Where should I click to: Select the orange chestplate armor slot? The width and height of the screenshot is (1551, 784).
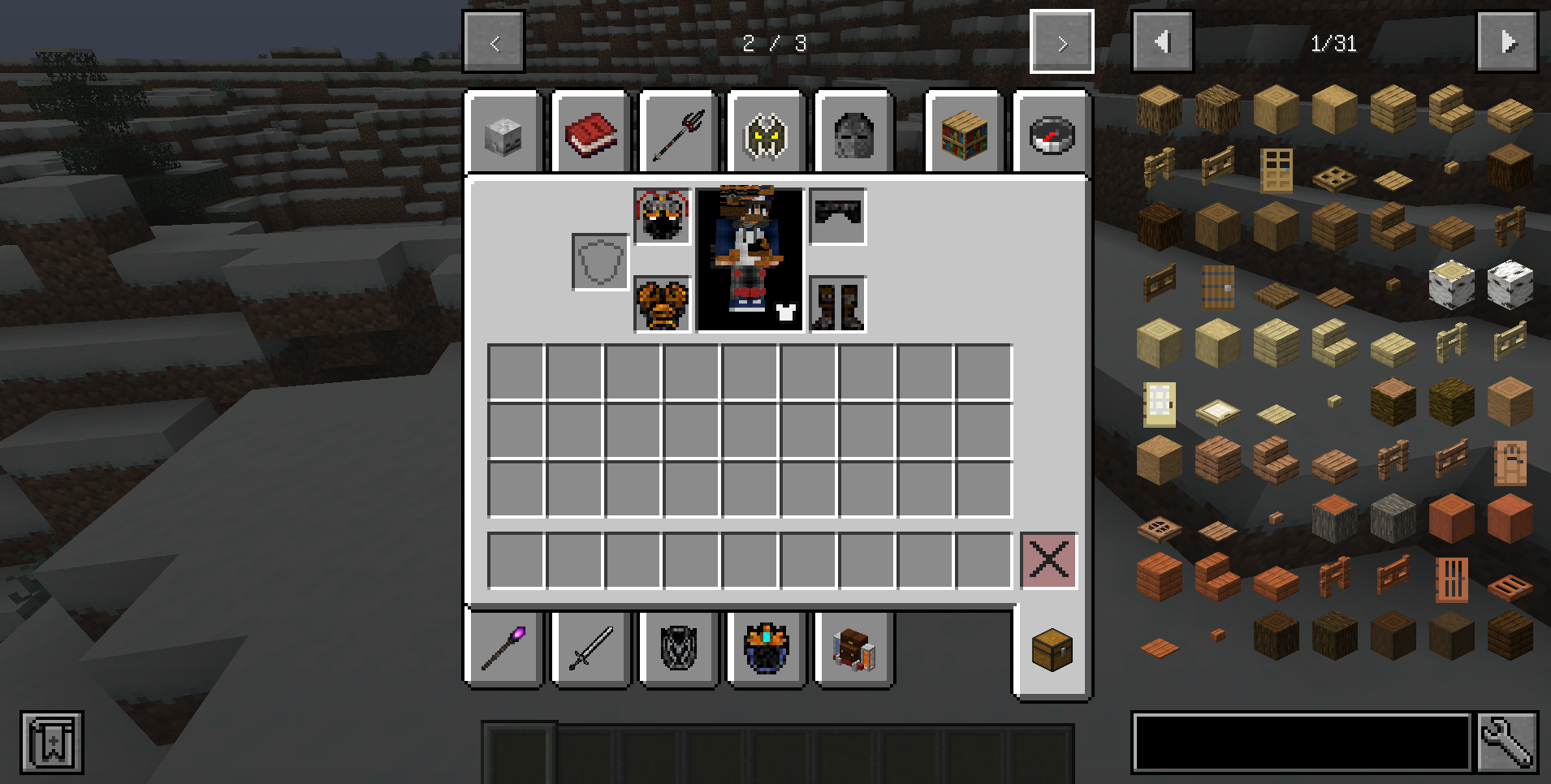(x=663, y=304)
